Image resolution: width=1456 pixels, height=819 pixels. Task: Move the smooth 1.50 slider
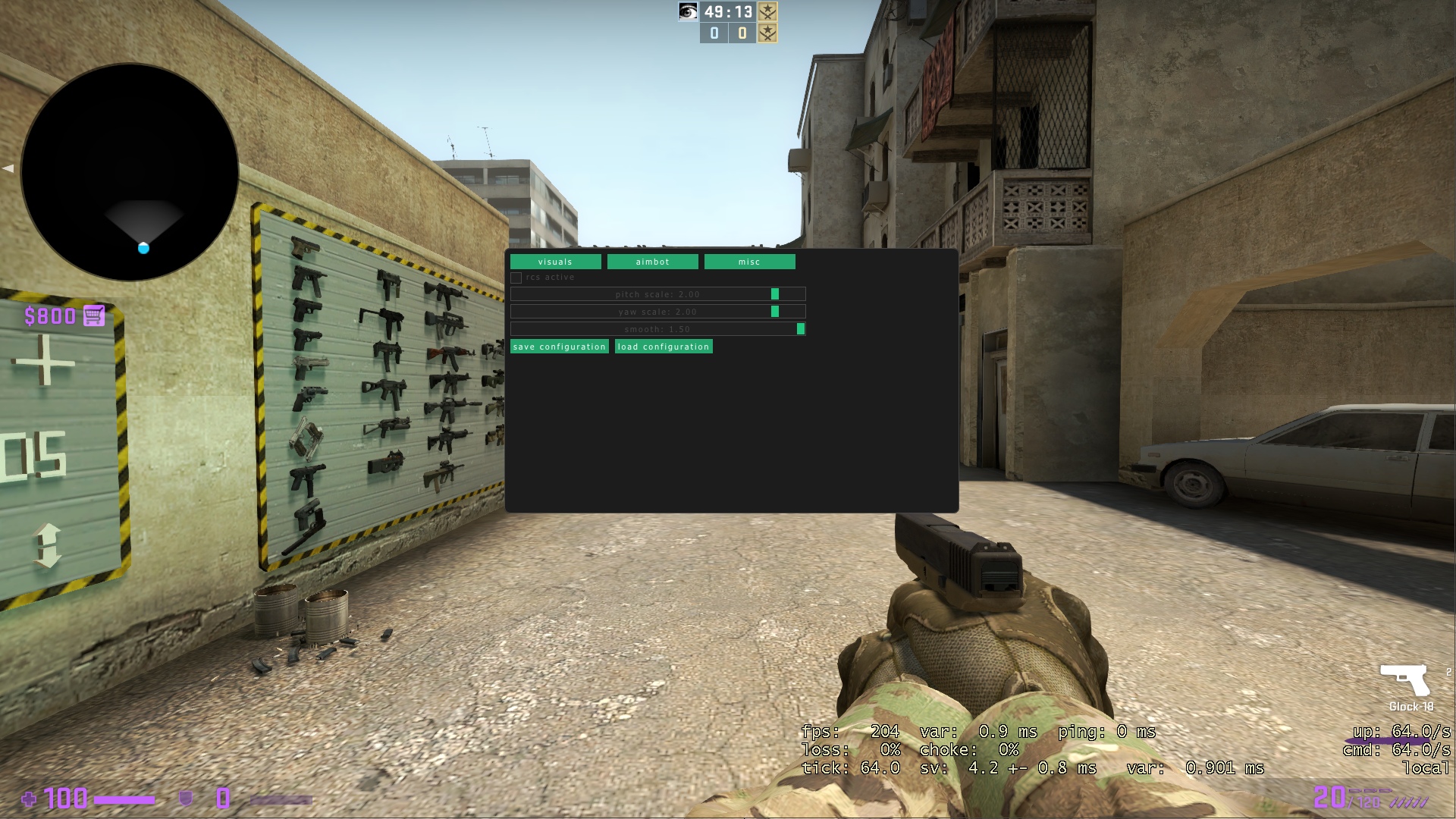(800, 328)
